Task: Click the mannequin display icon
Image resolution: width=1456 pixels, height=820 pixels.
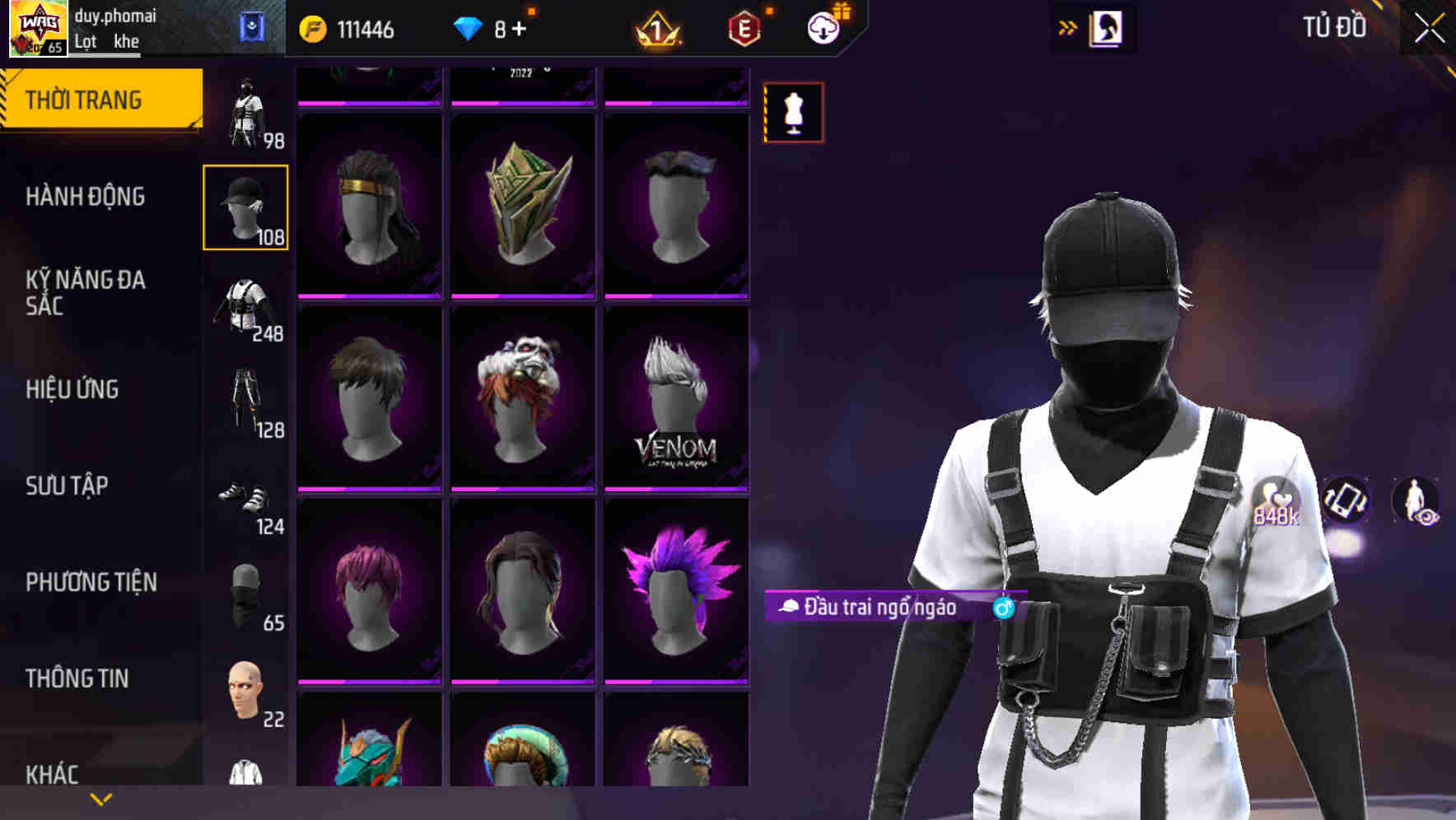Action: (x=792, y=113)
